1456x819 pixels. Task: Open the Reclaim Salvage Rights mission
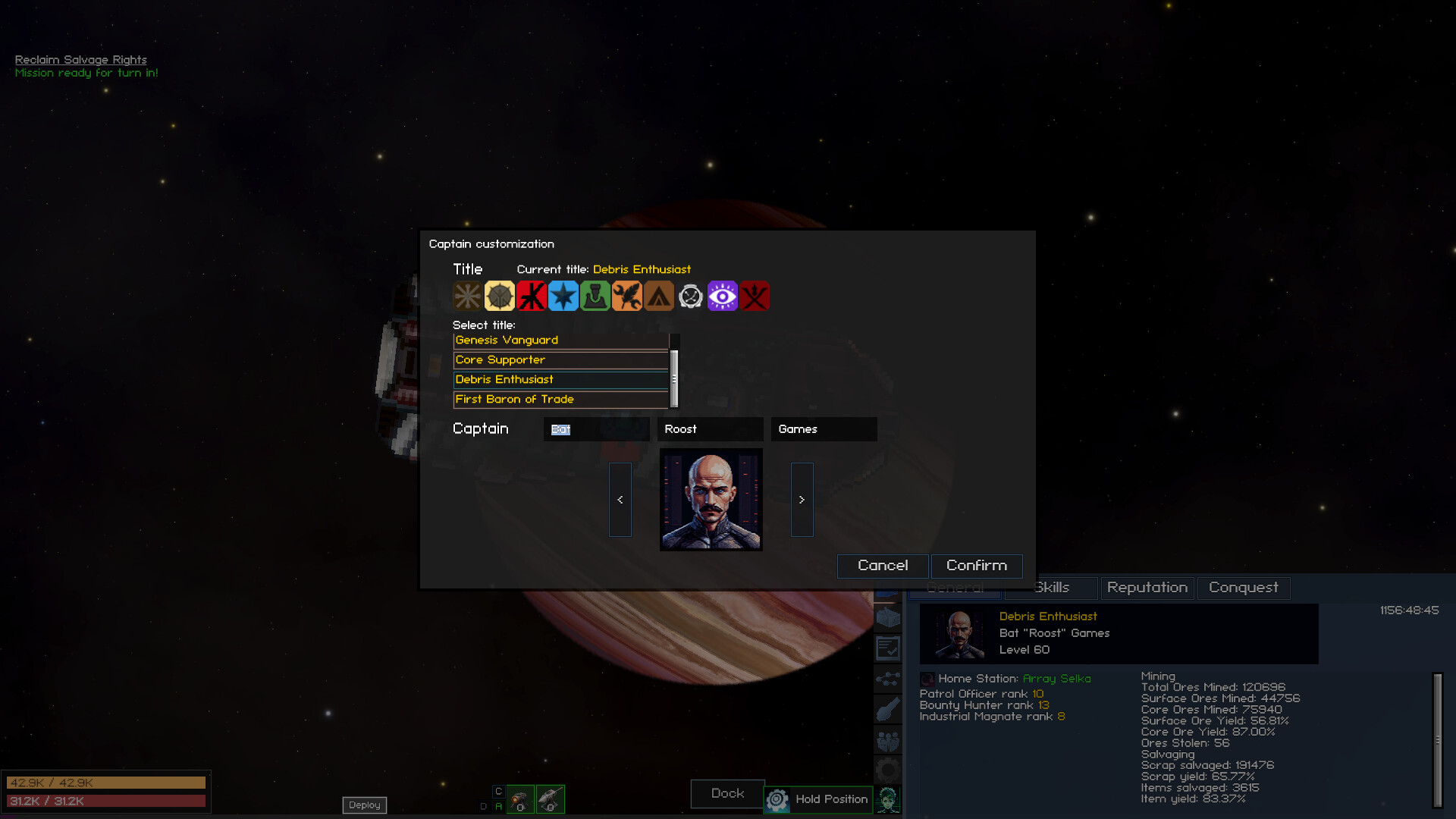click(x=81, y=60)
